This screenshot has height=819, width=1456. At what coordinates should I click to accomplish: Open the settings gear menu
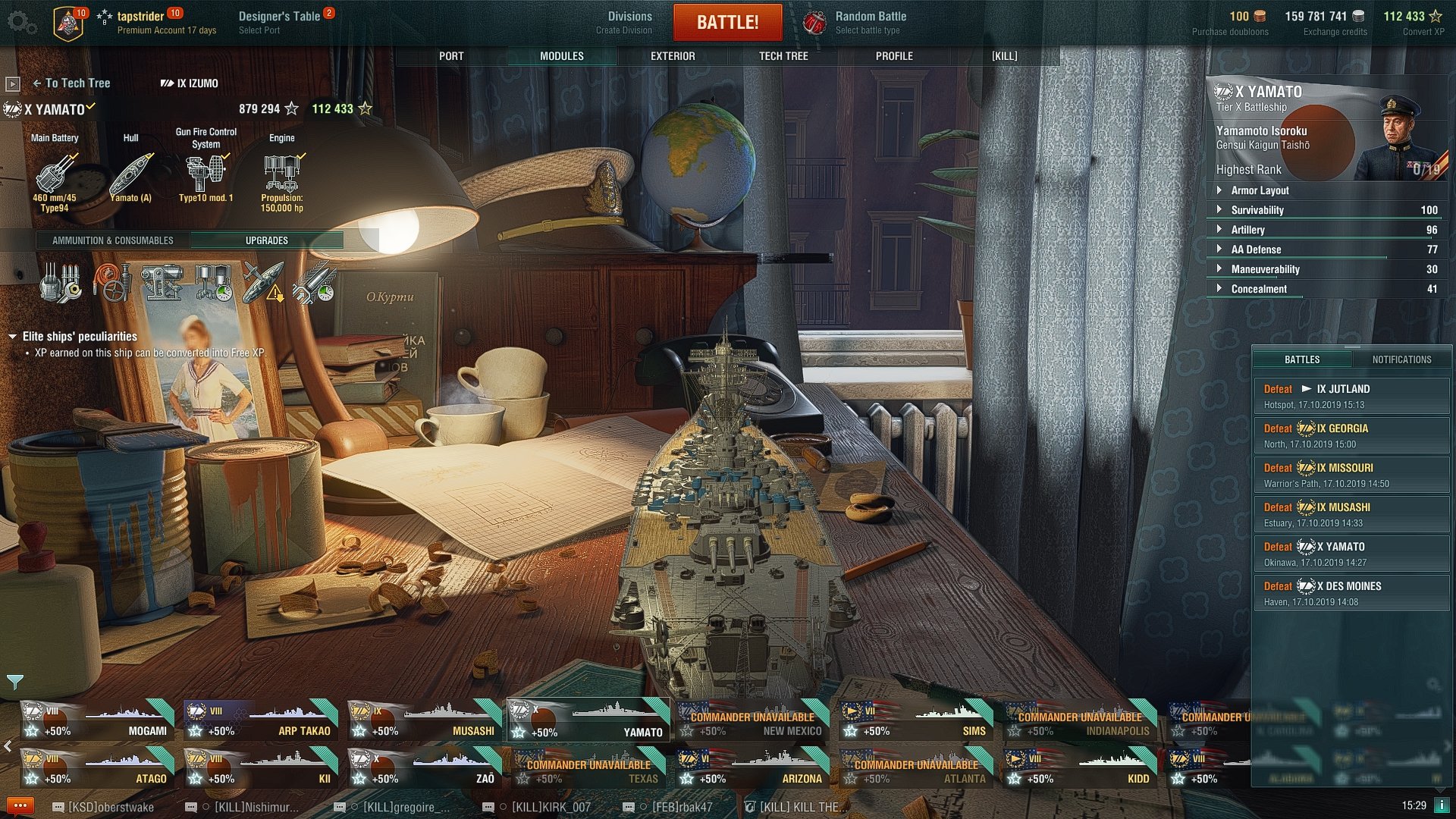21,23
